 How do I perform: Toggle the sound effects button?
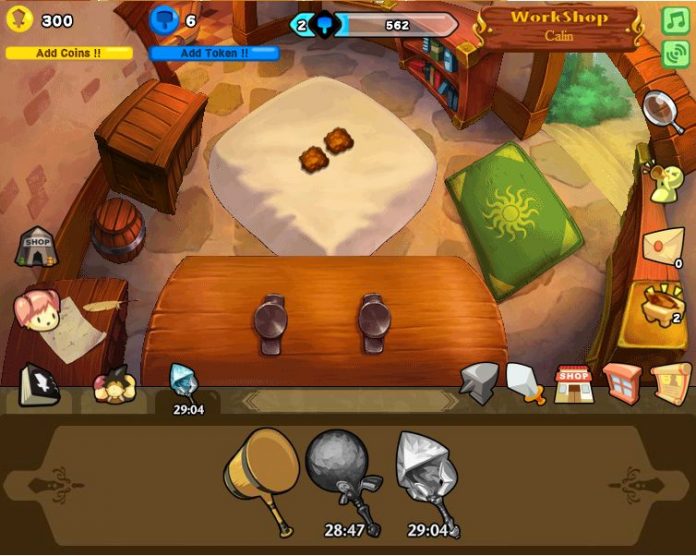click(675, 52)
